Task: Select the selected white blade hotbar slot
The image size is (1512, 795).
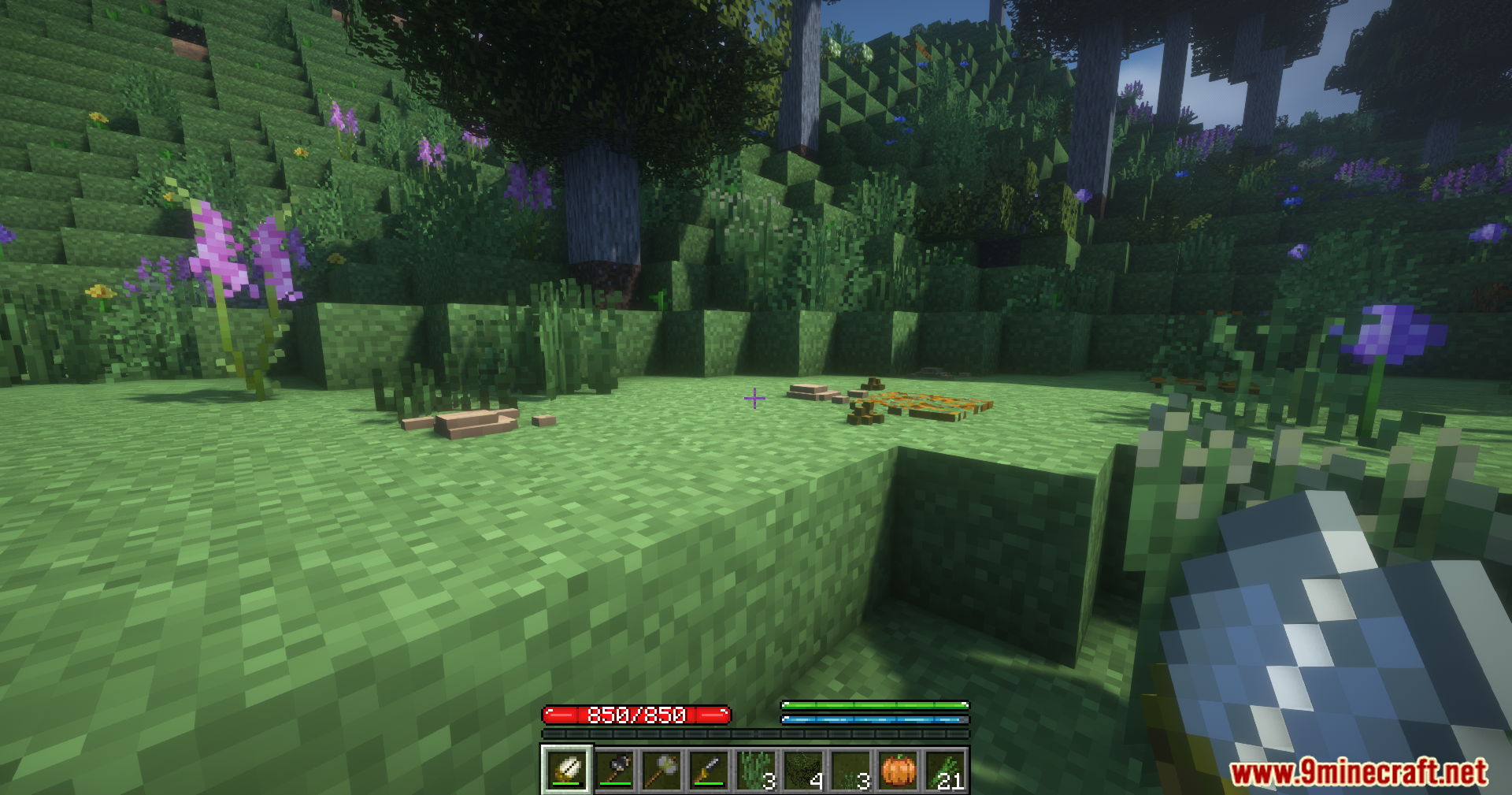Action: (x=566, y=770)
